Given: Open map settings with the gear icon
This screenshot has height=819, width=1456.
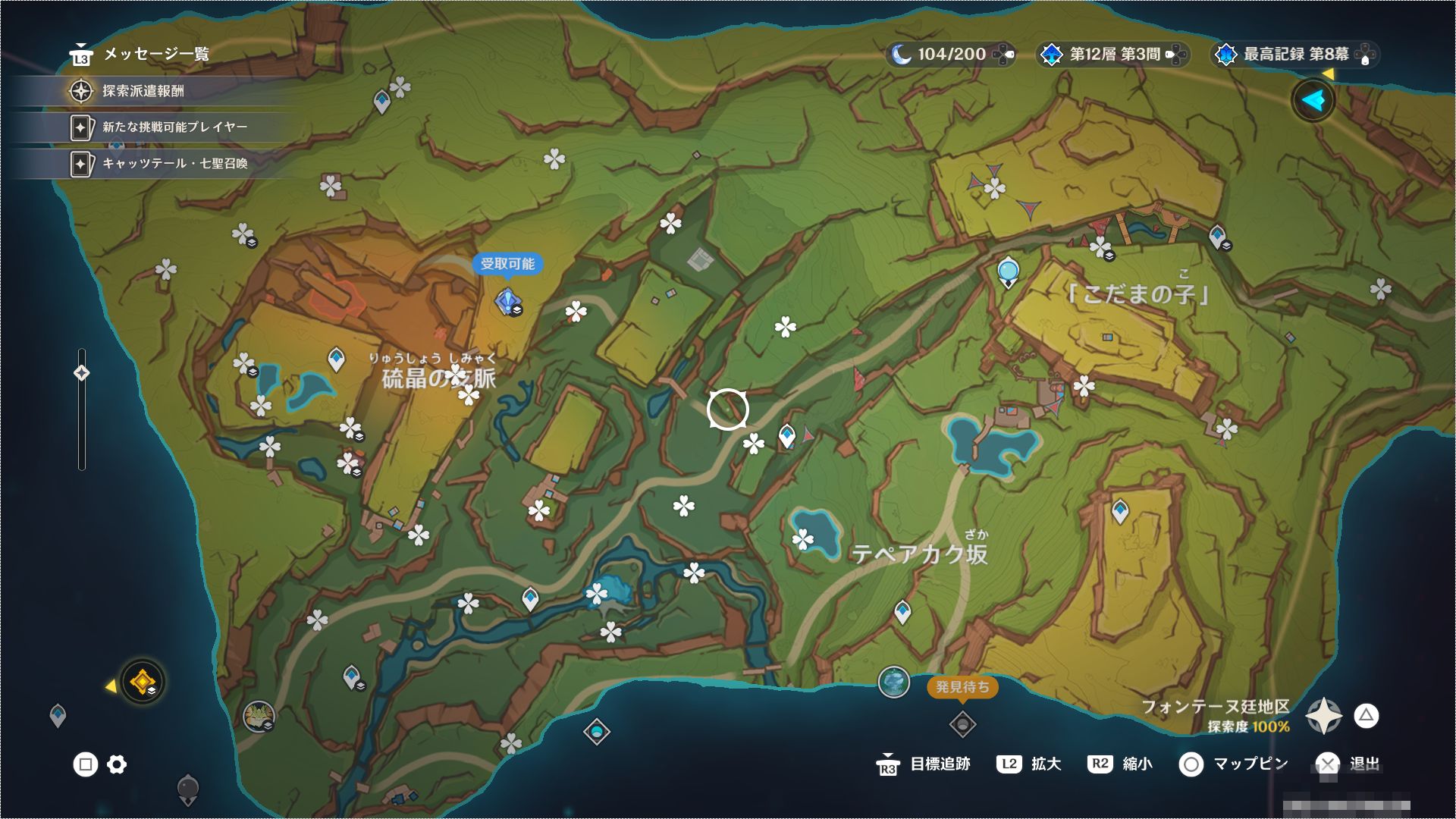Looking at the screenshot, I should [117, 764].
